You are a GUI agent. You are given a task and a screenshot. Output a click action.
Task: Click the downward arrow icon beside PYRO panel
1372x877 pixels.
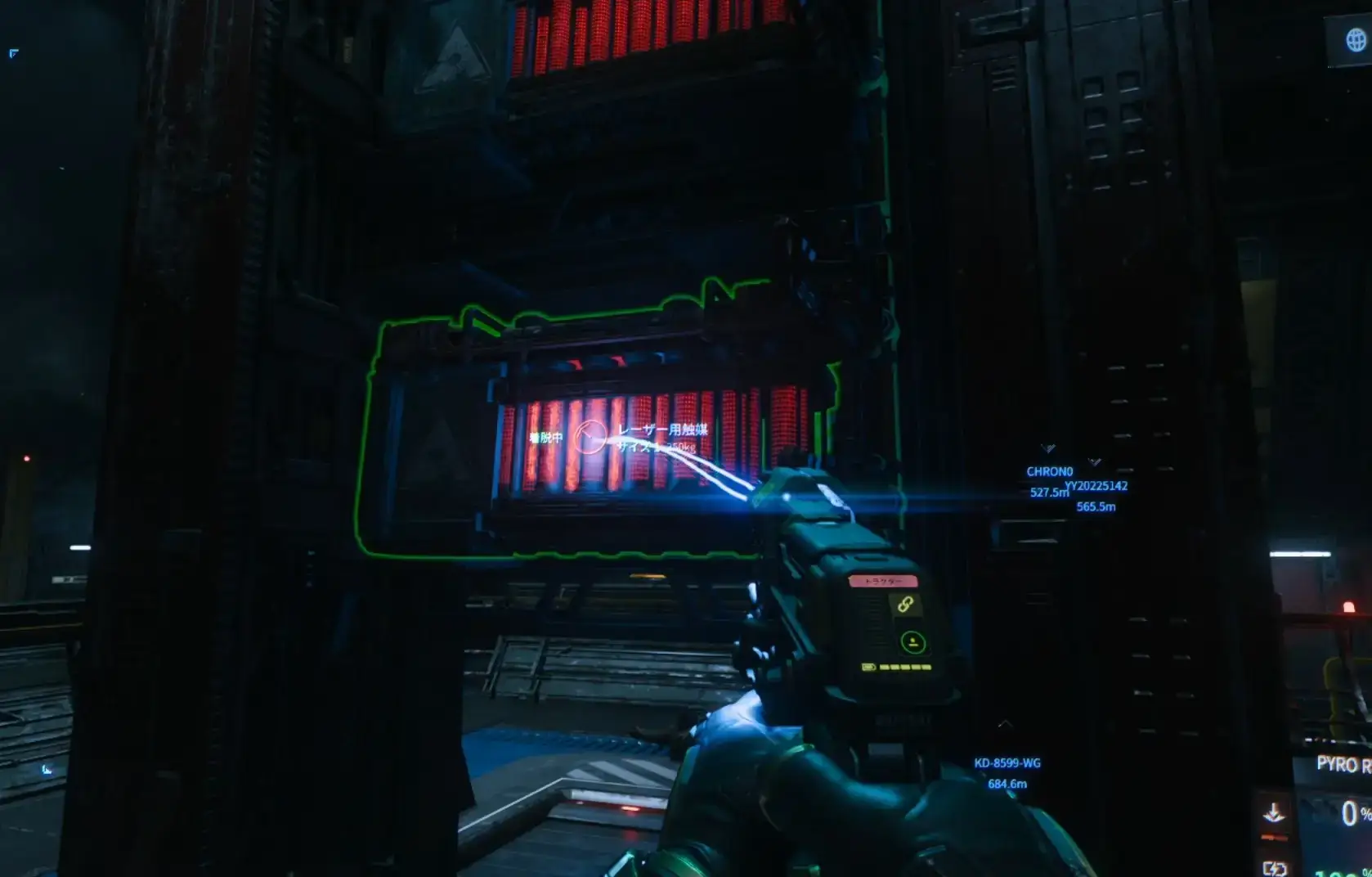point(1273,813)
